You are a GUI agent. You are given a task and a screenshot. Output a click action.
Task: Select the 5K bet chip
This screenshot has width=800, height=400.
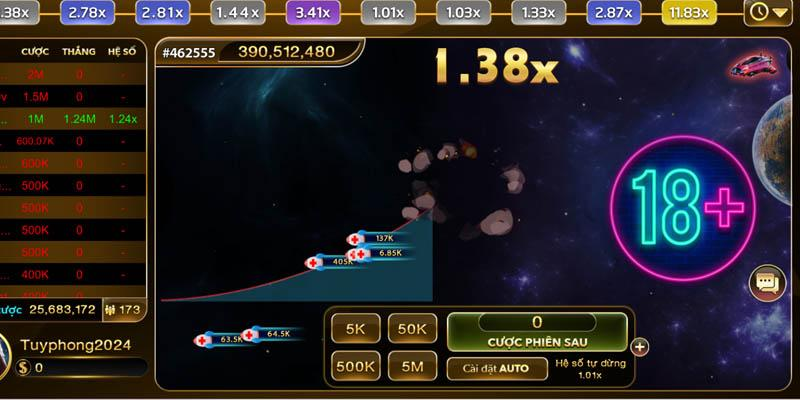point(356,329)
